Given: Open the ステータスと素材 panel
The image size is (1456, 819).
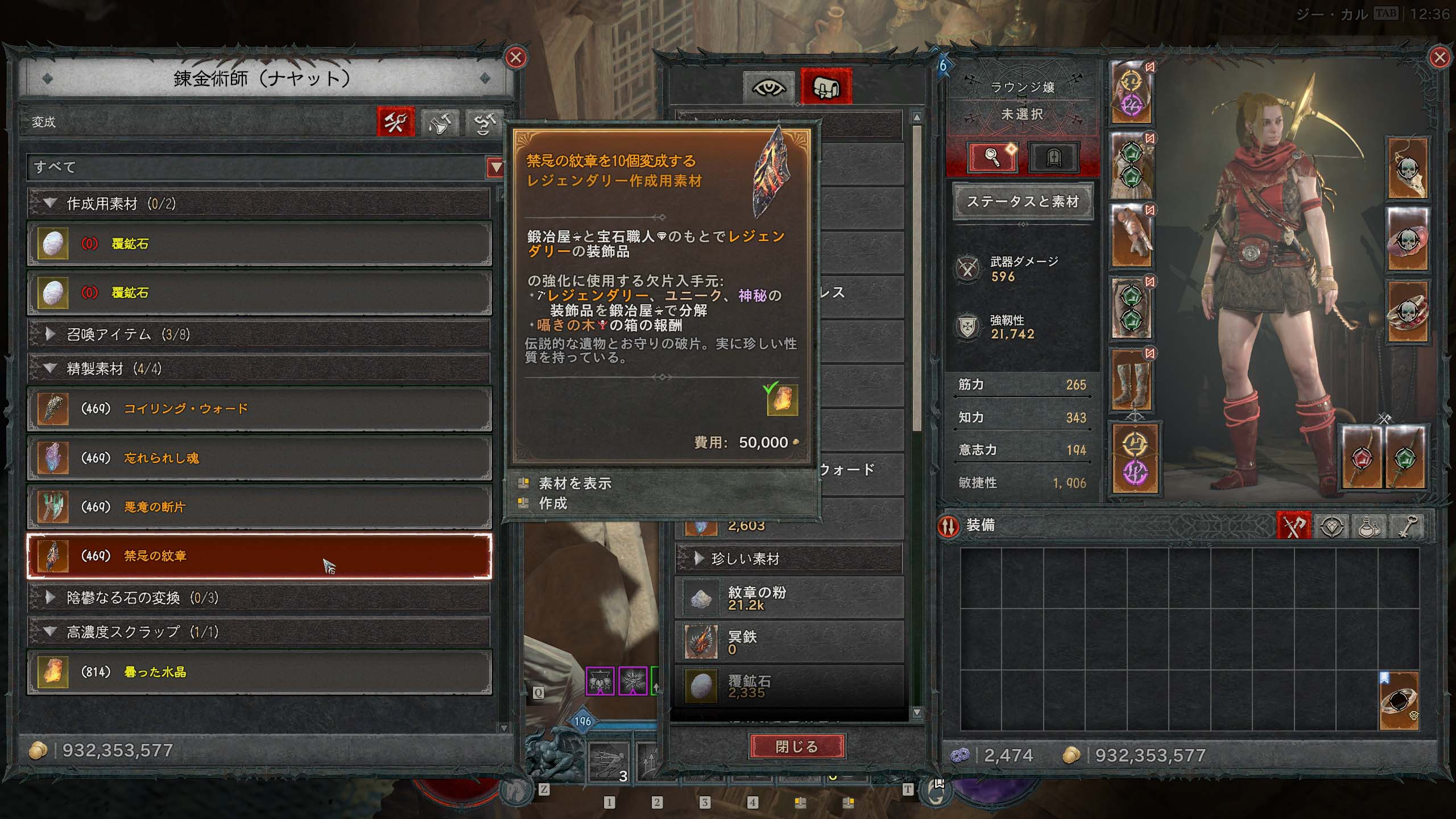Looking at the screenshot, I should click(x=1022, y=202).
